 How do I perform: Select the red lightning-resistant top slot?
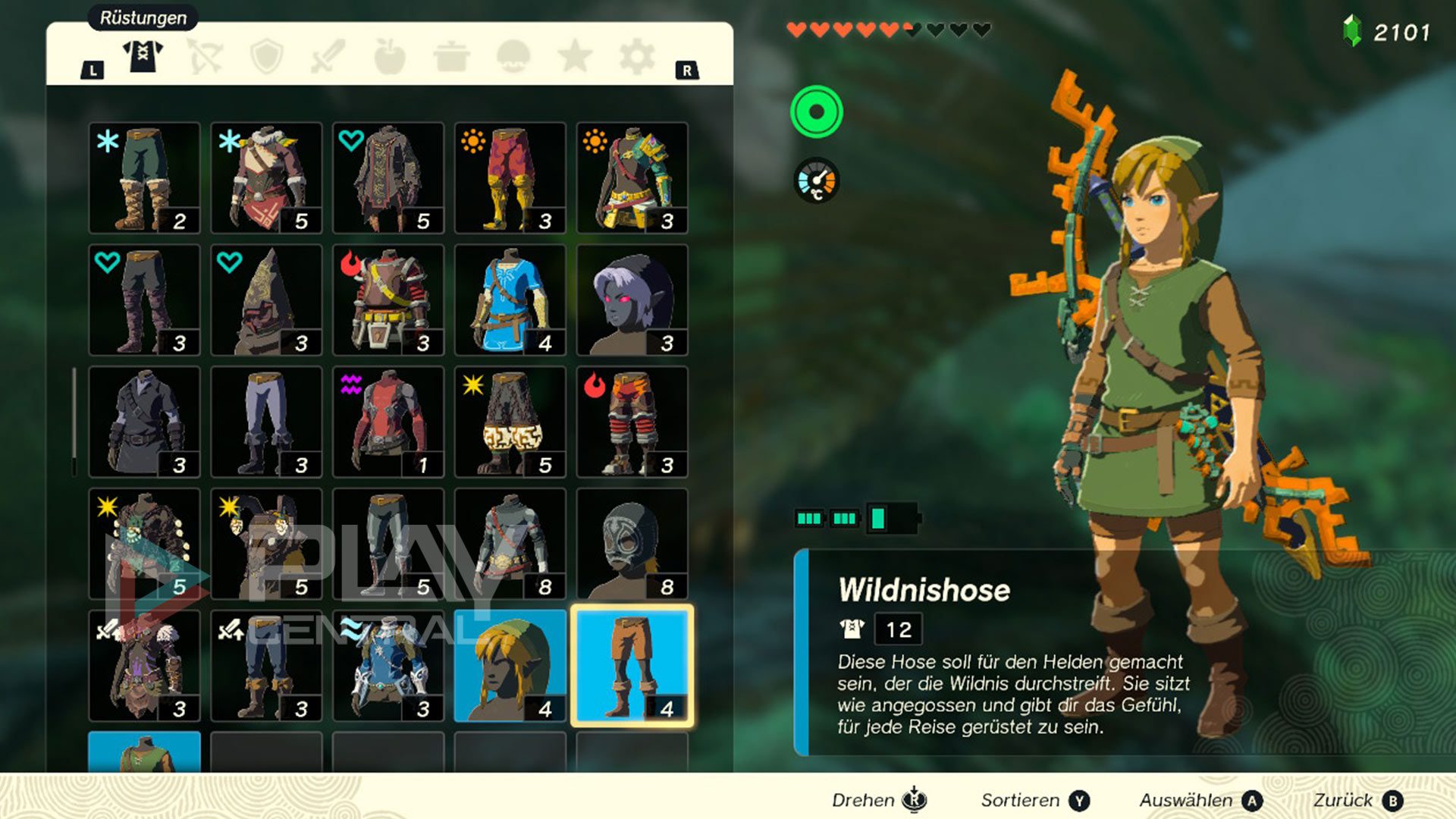[x=388, y=422]
